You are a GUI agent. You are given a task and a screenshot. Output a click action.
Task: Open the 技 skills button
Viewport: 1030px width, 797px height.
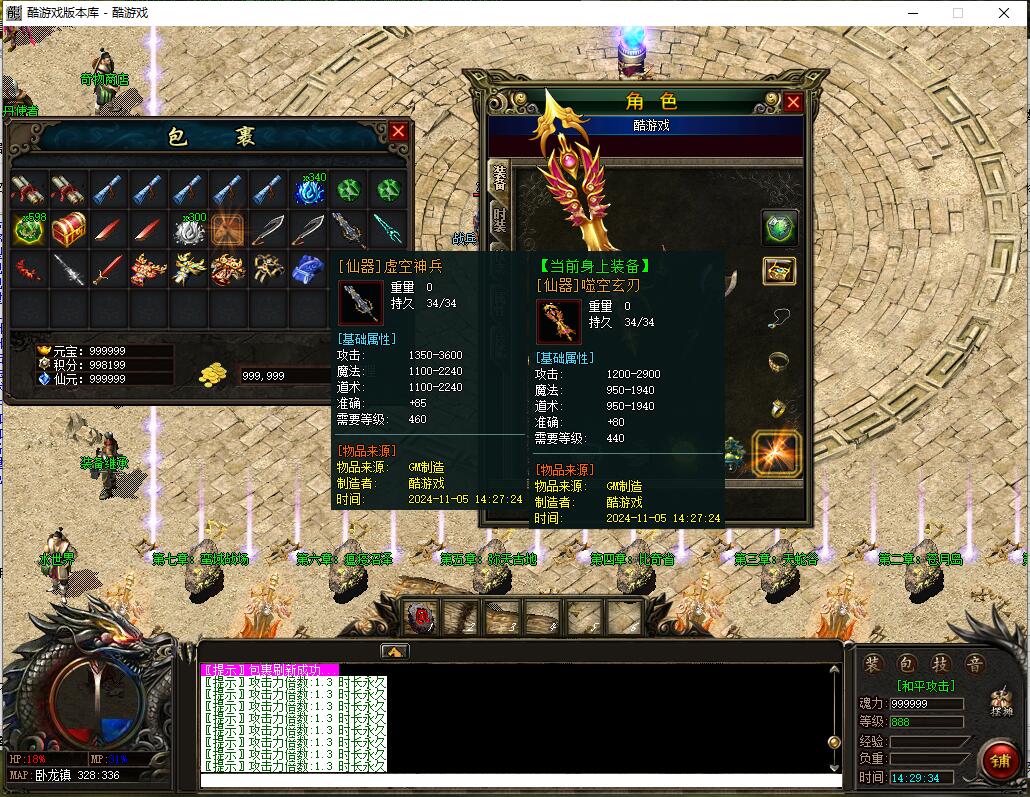940,664
